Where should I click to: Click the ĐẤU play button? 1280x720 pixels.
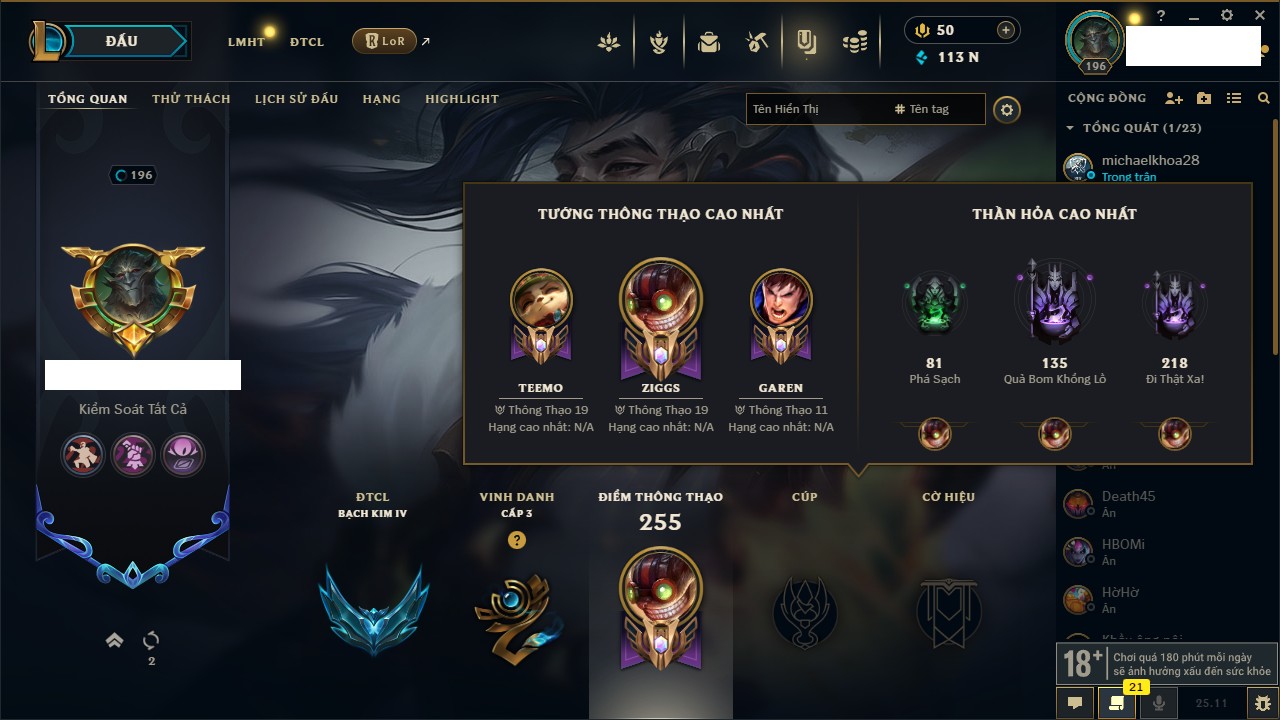click(x=120, y=41)
